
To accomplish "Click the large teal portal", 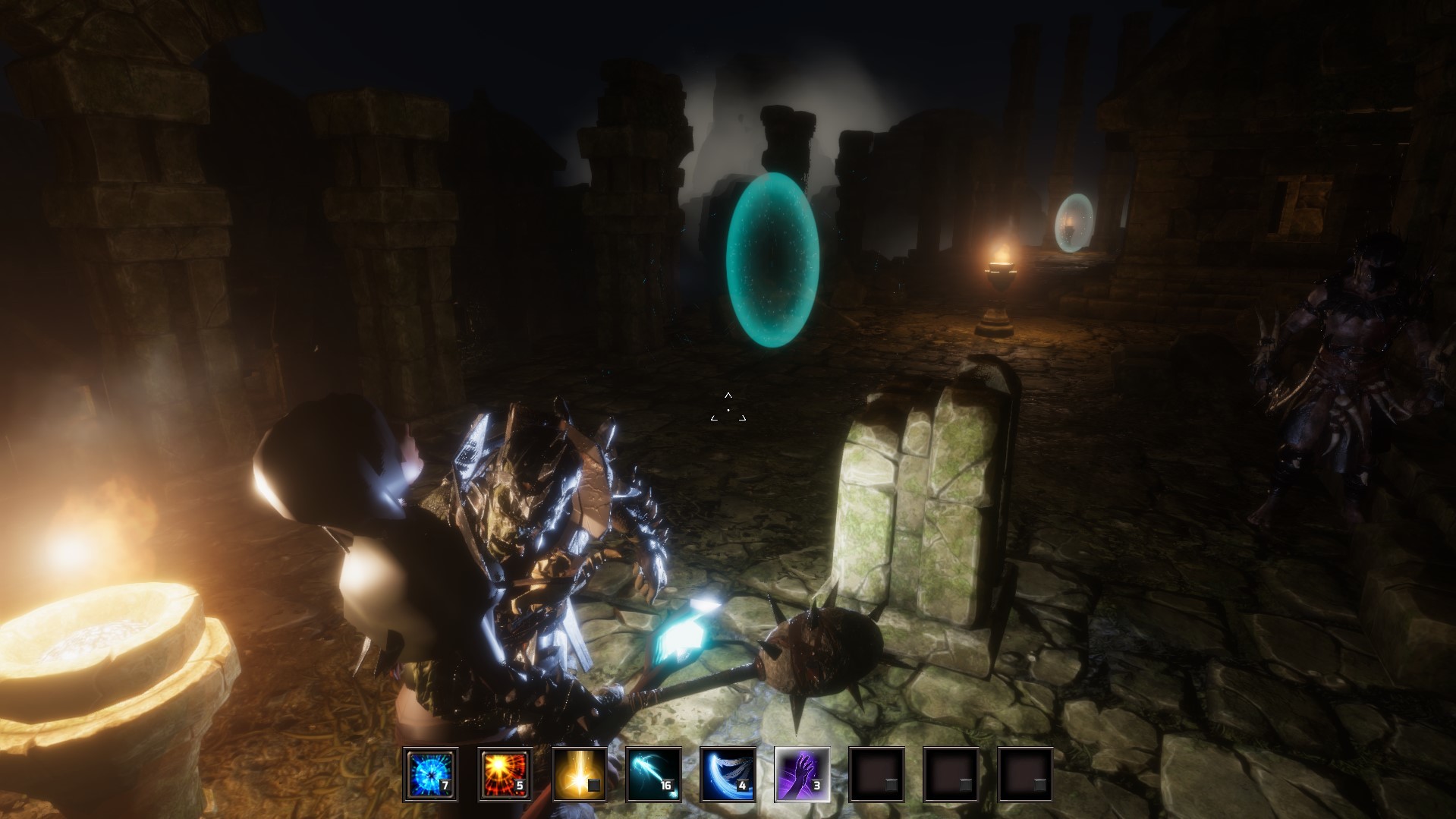I will pos(772,262).
